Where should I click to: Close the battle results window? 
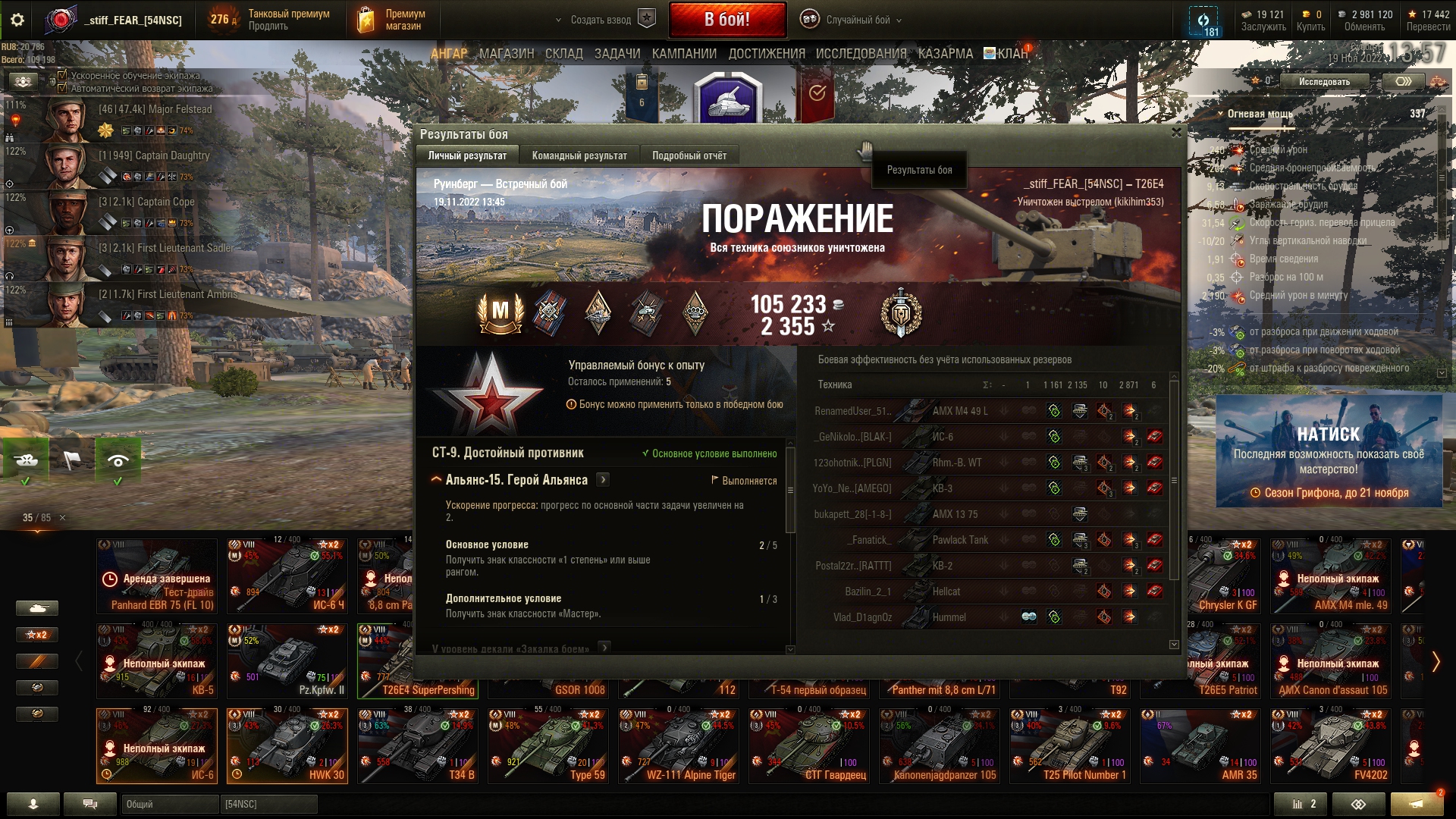pos(1176,133)
